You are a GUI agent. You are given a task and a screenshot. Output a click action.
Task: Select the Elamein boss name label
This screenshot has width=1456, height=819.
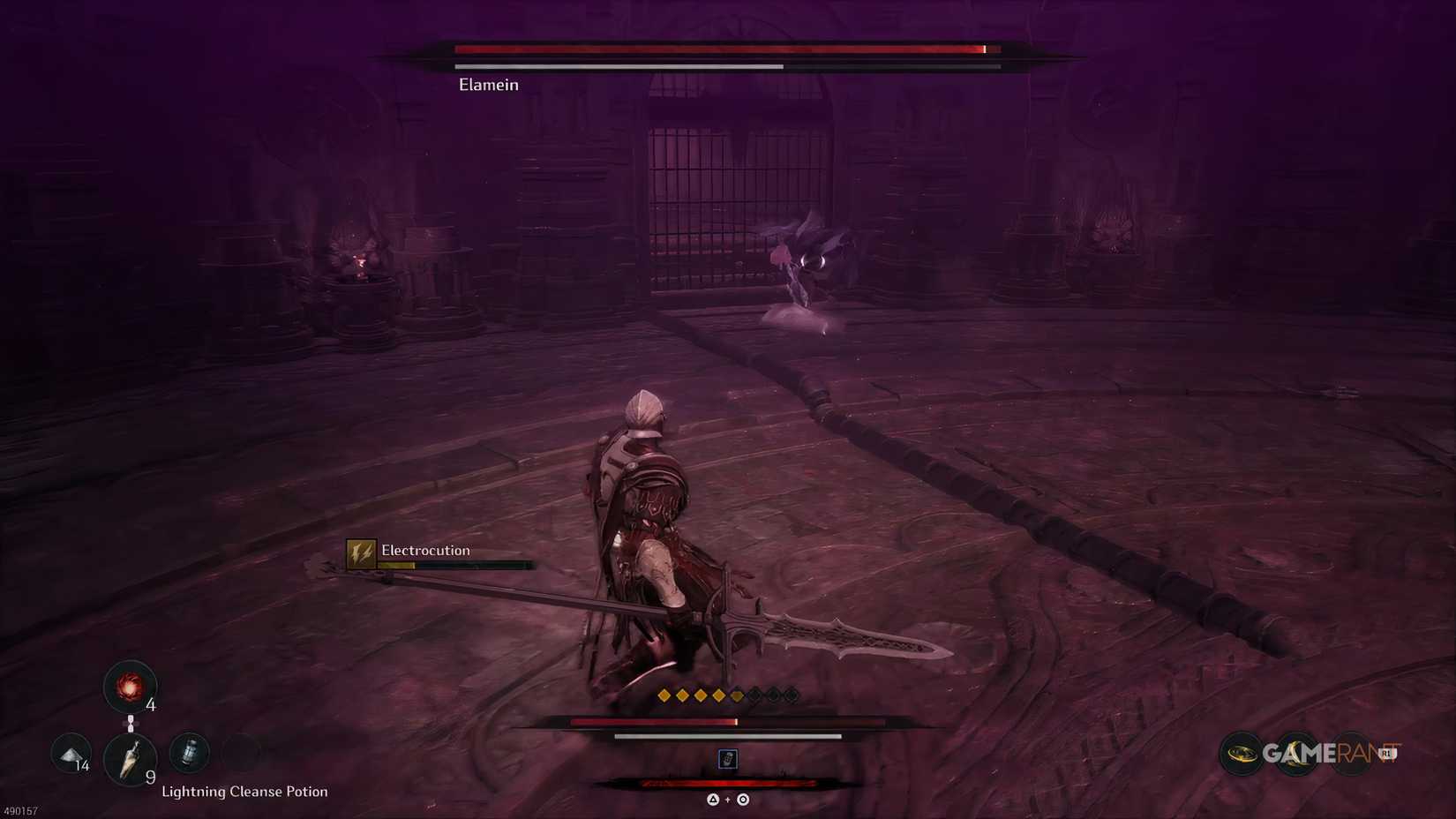(488, 84)
